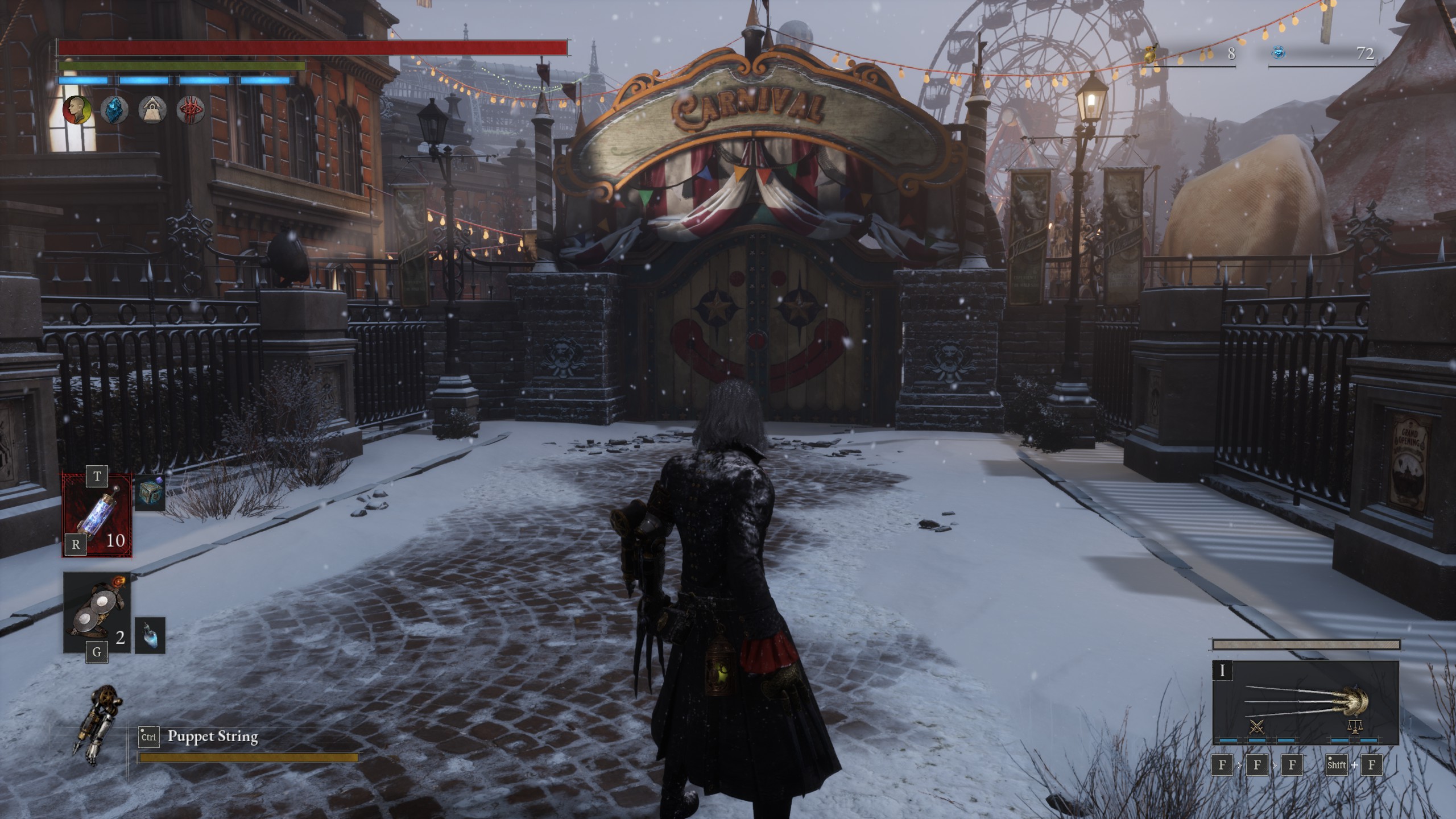
Task: Inspect the bald head profile status icon
Action: [x=78, y=109]
